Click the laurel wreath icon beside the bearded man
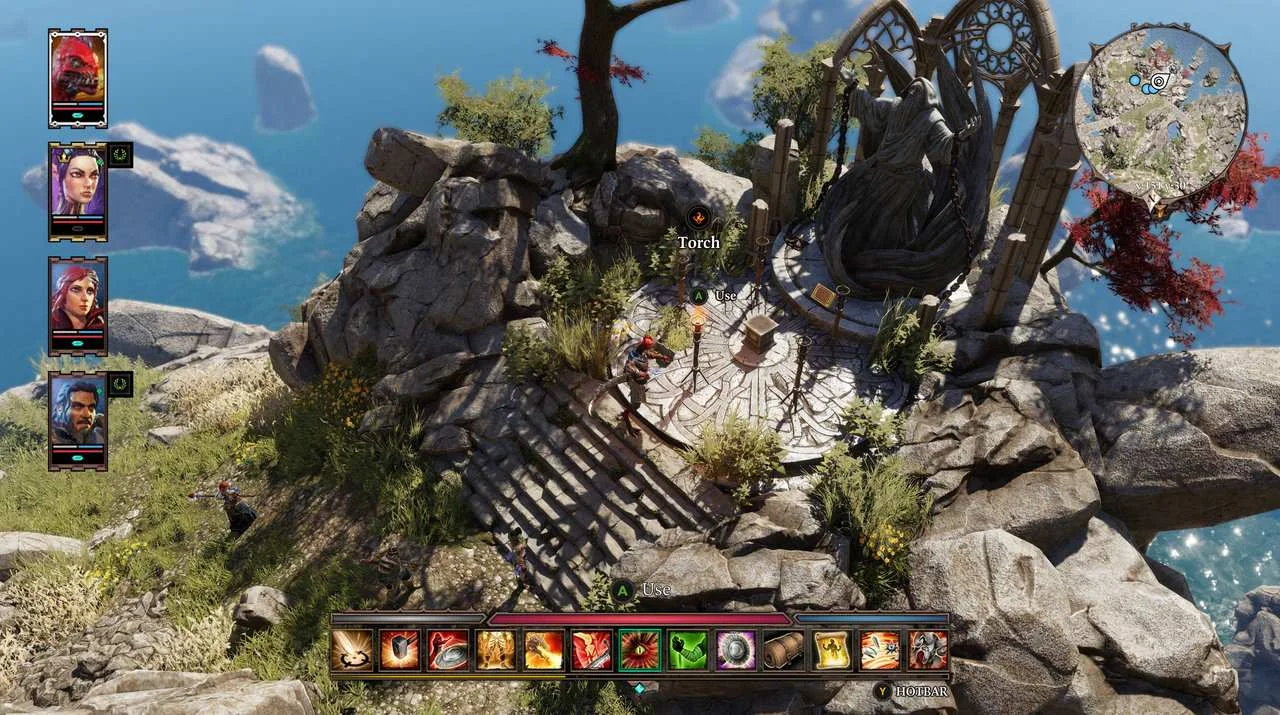 120,384
